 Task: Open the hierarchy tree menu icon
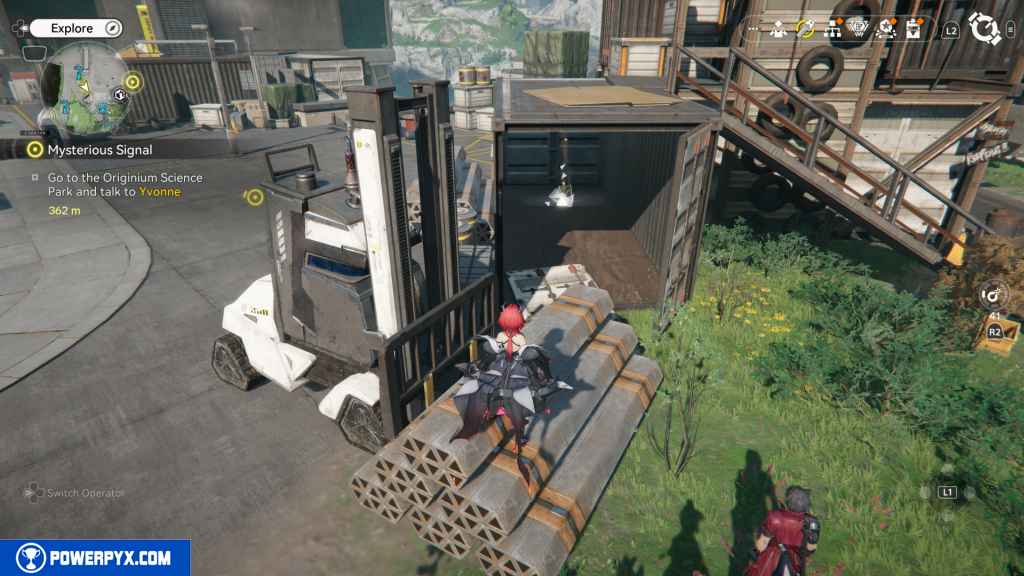click(x=831, y=29)
